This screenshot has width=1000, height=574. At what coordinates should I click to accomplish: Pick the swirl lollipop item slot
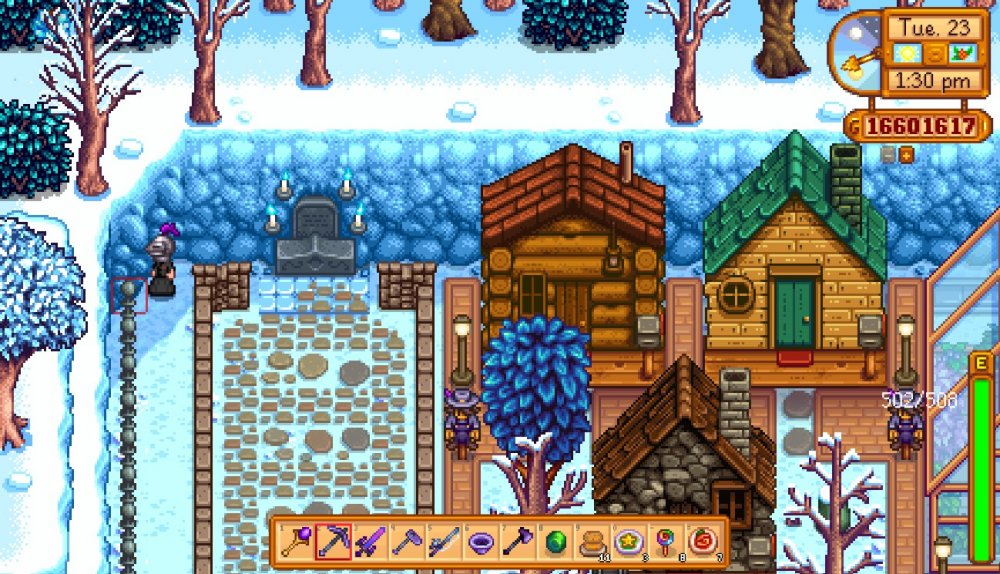click(x=666, y=542)
